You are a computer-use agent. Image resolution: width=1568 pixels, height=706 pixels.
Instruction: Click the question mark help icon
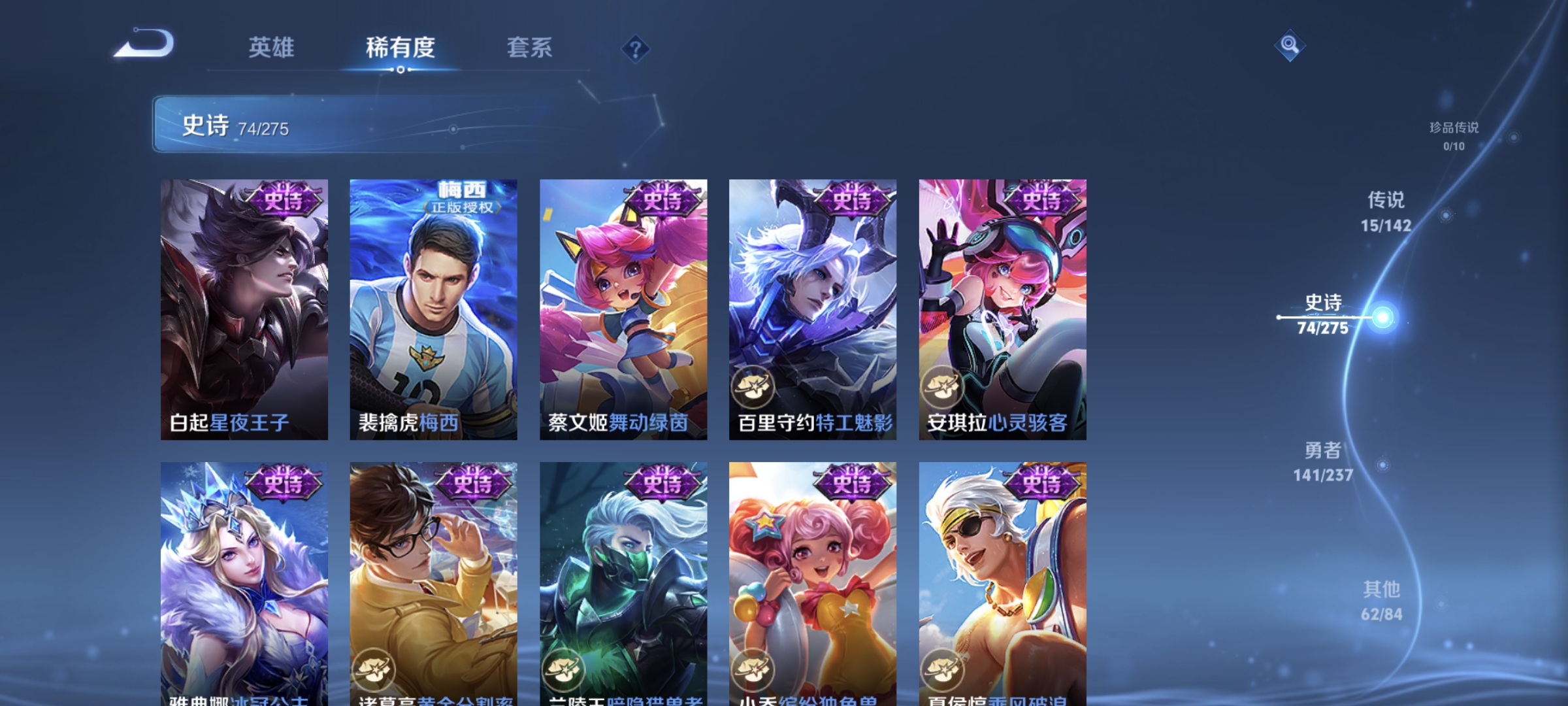point(637,50)
